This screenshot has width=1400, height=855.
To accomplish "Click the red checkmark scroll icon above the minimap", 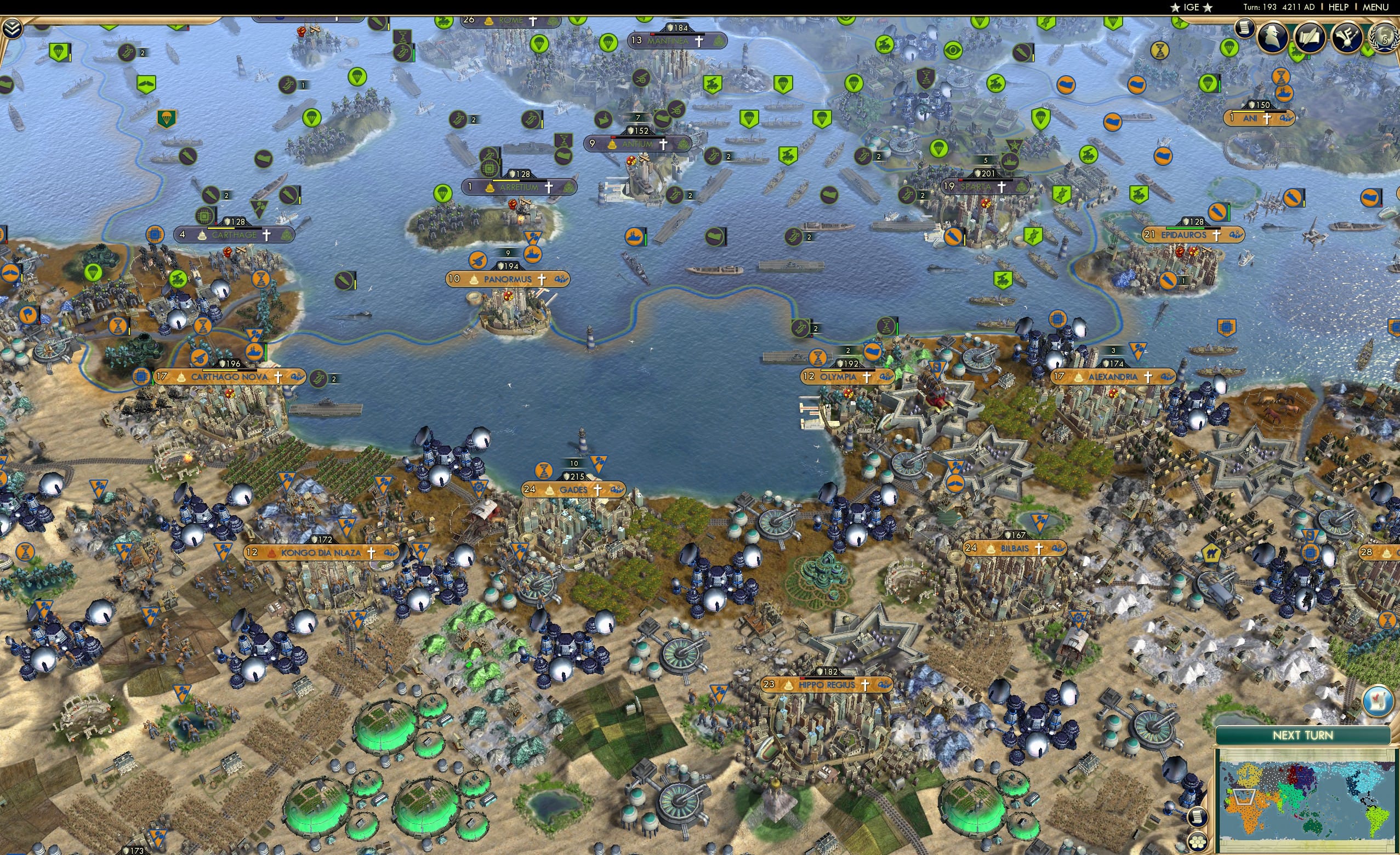I will [1378, 700].
